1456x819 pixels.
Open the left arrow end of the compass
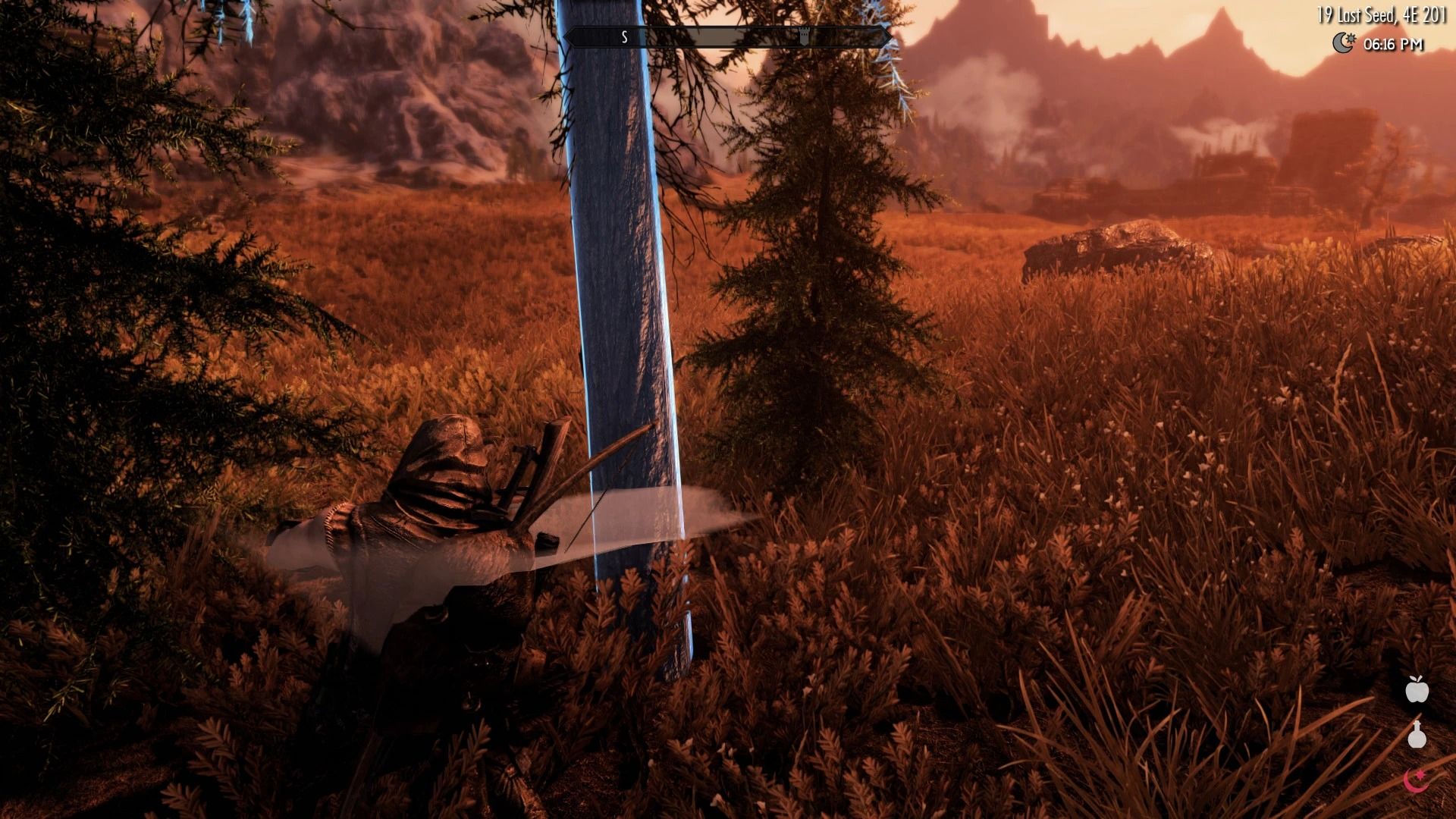[568, 35]
